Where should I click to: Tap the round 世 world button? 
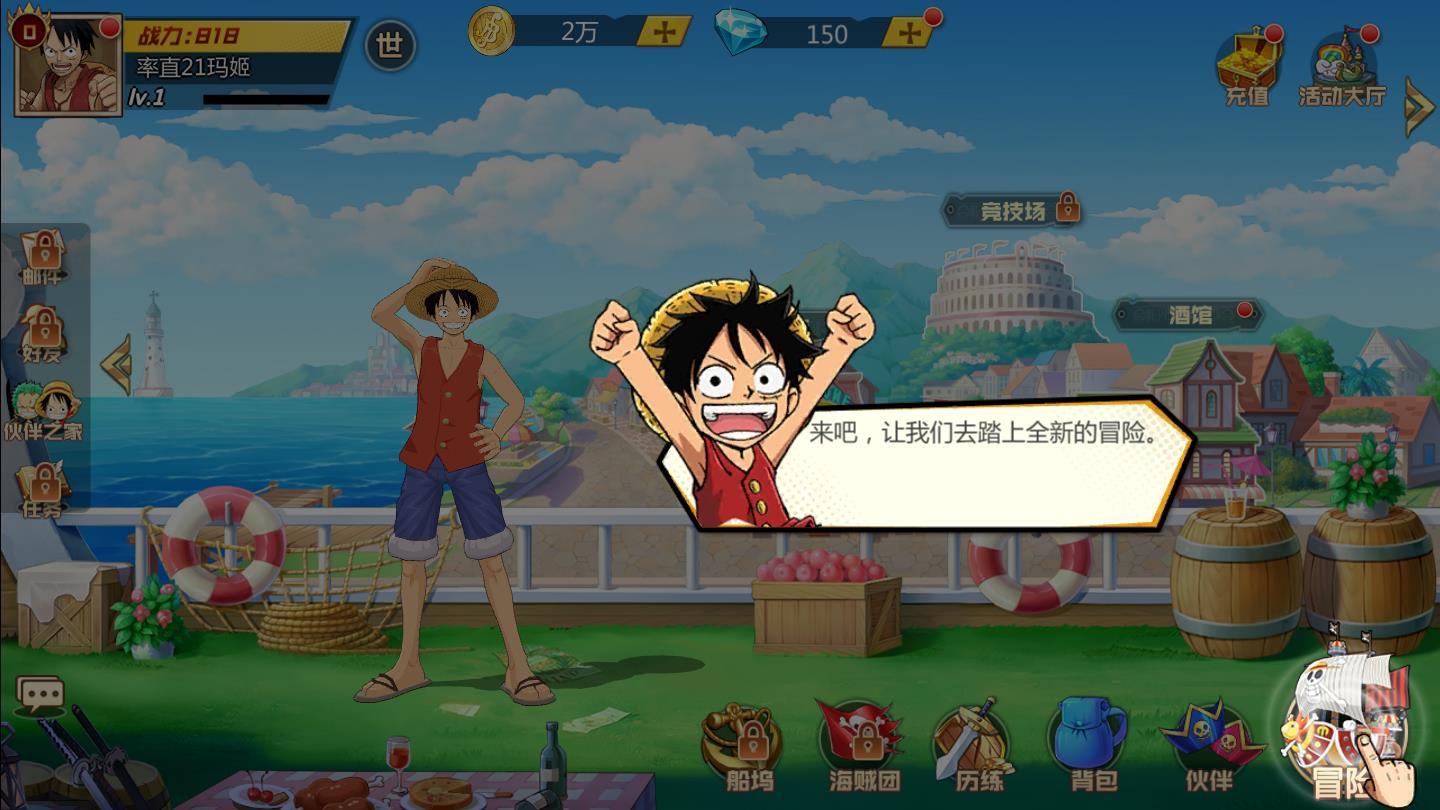[390, 45]
